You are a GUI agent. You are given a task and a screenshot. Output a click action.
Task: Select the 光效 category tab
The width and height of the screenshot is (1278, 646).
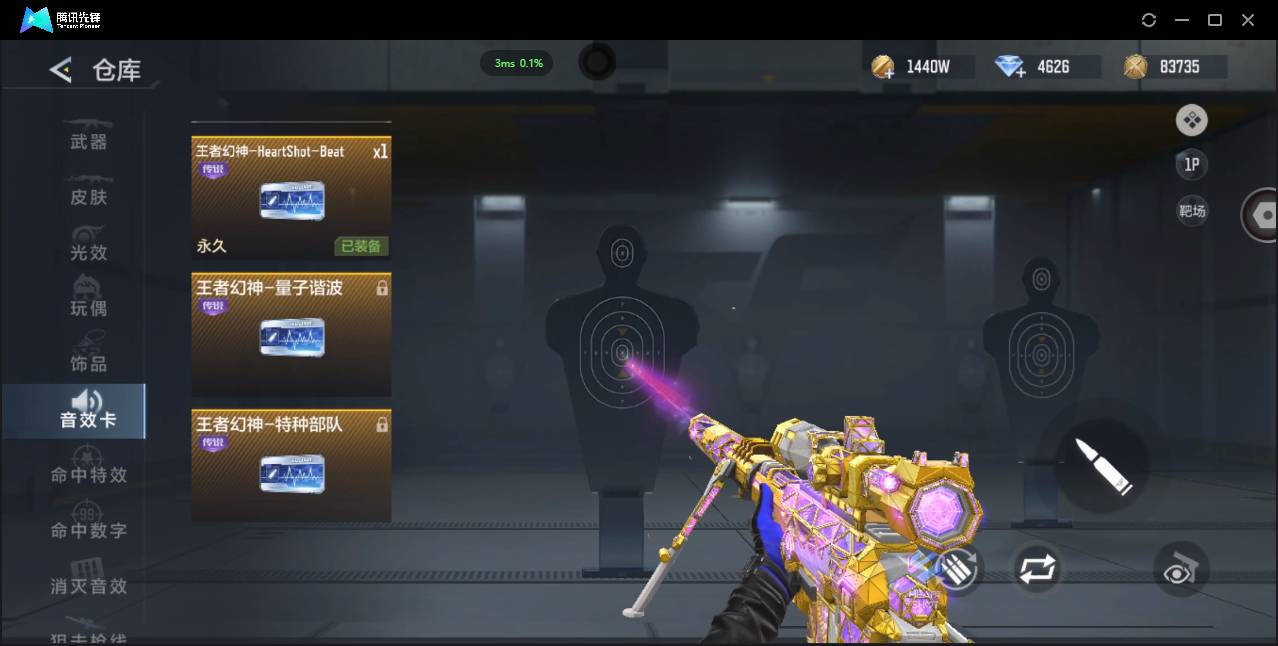pyautogui.click(x=88, y=252)
